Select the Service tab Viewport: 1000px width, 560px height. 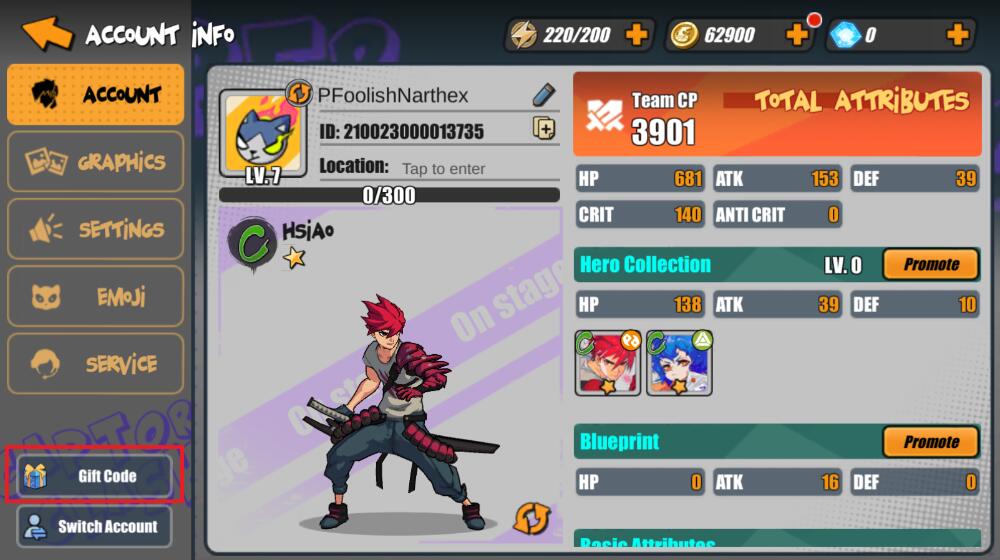click(x=96, y=363)
